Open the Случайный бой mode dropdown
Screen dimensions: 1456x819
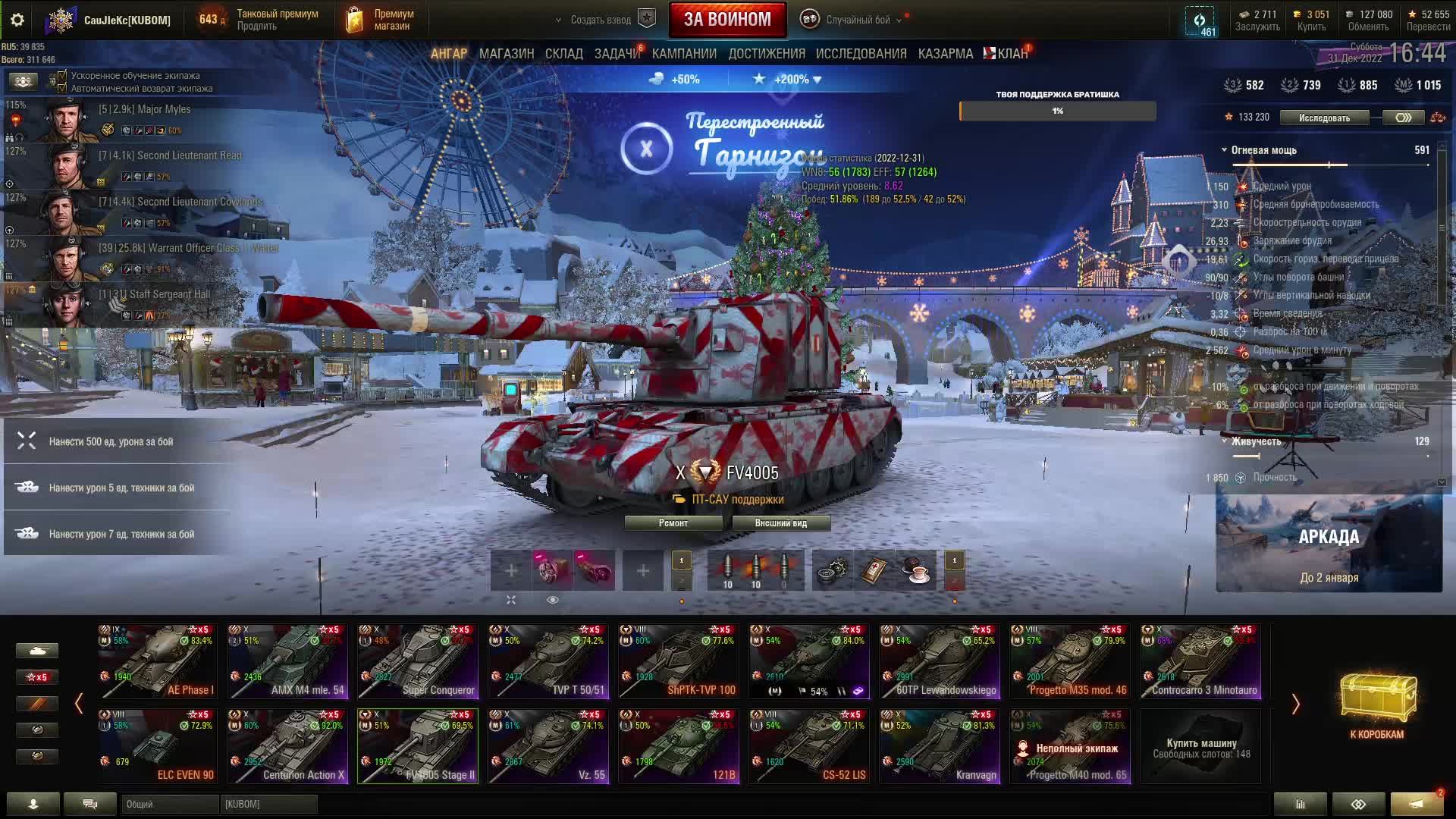pos(857,20)
